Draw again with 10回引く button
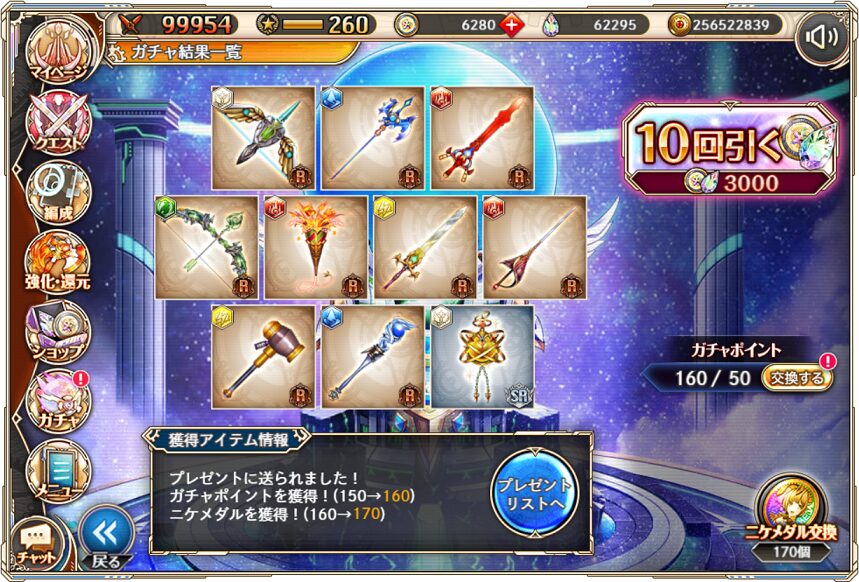 point(725,150)
